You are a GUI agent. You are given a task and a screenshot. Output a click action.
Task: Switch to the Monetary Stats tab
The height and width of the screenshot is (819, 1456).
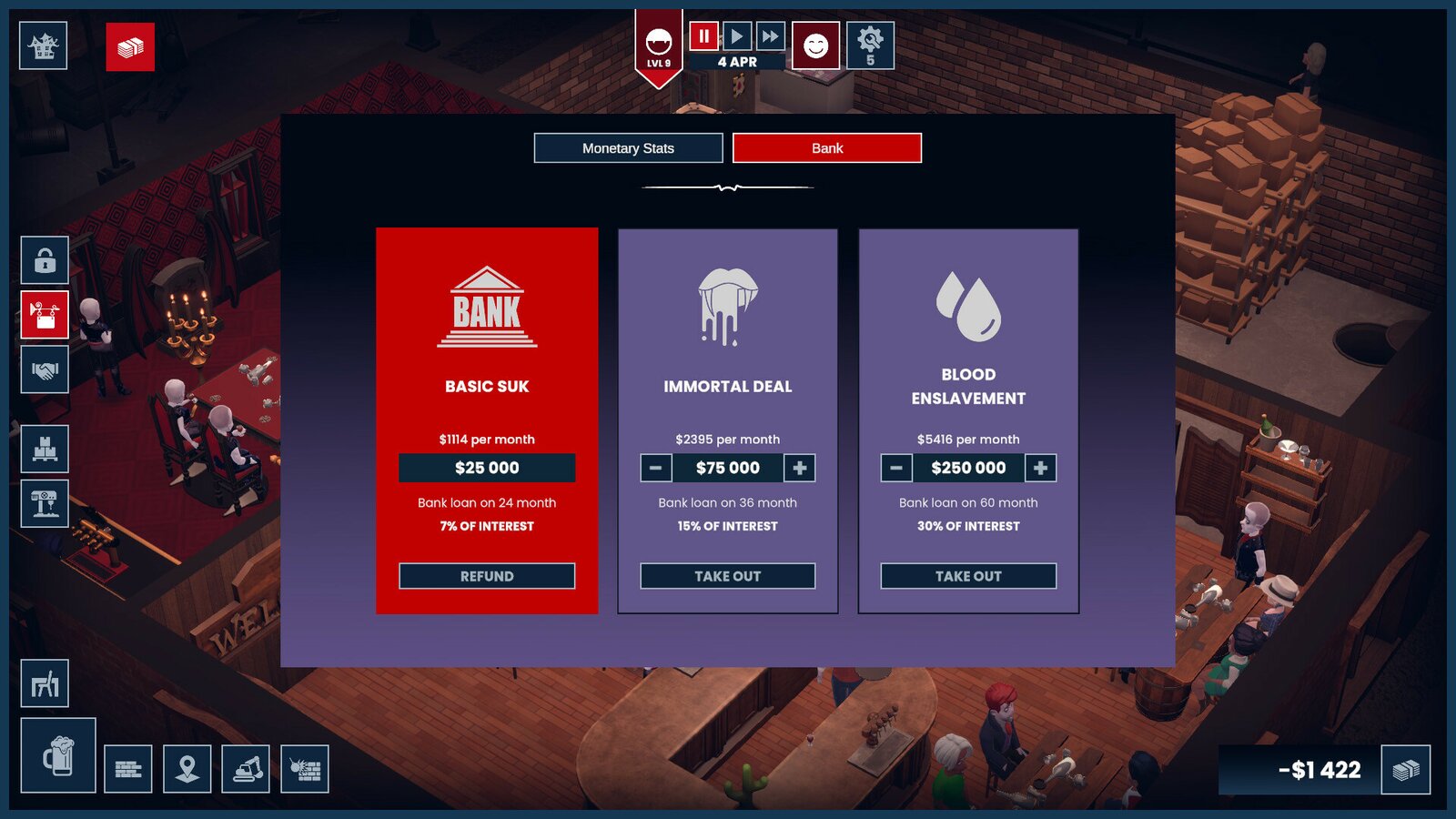[629, 147]
